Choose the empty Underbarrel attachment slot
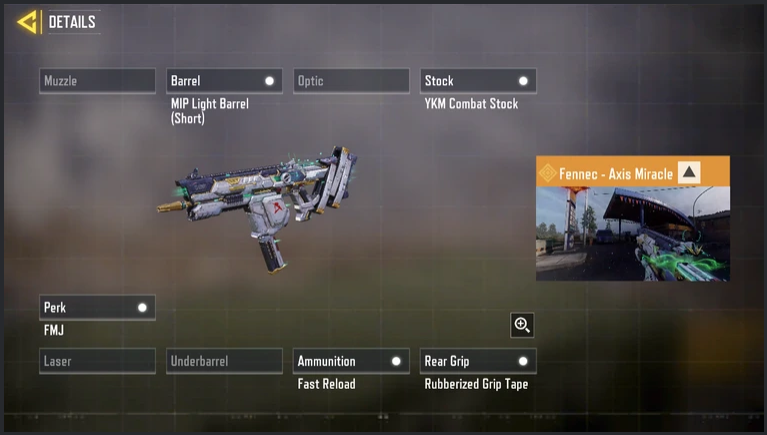This screenshot has height=435, width=767. pos(224,361)
